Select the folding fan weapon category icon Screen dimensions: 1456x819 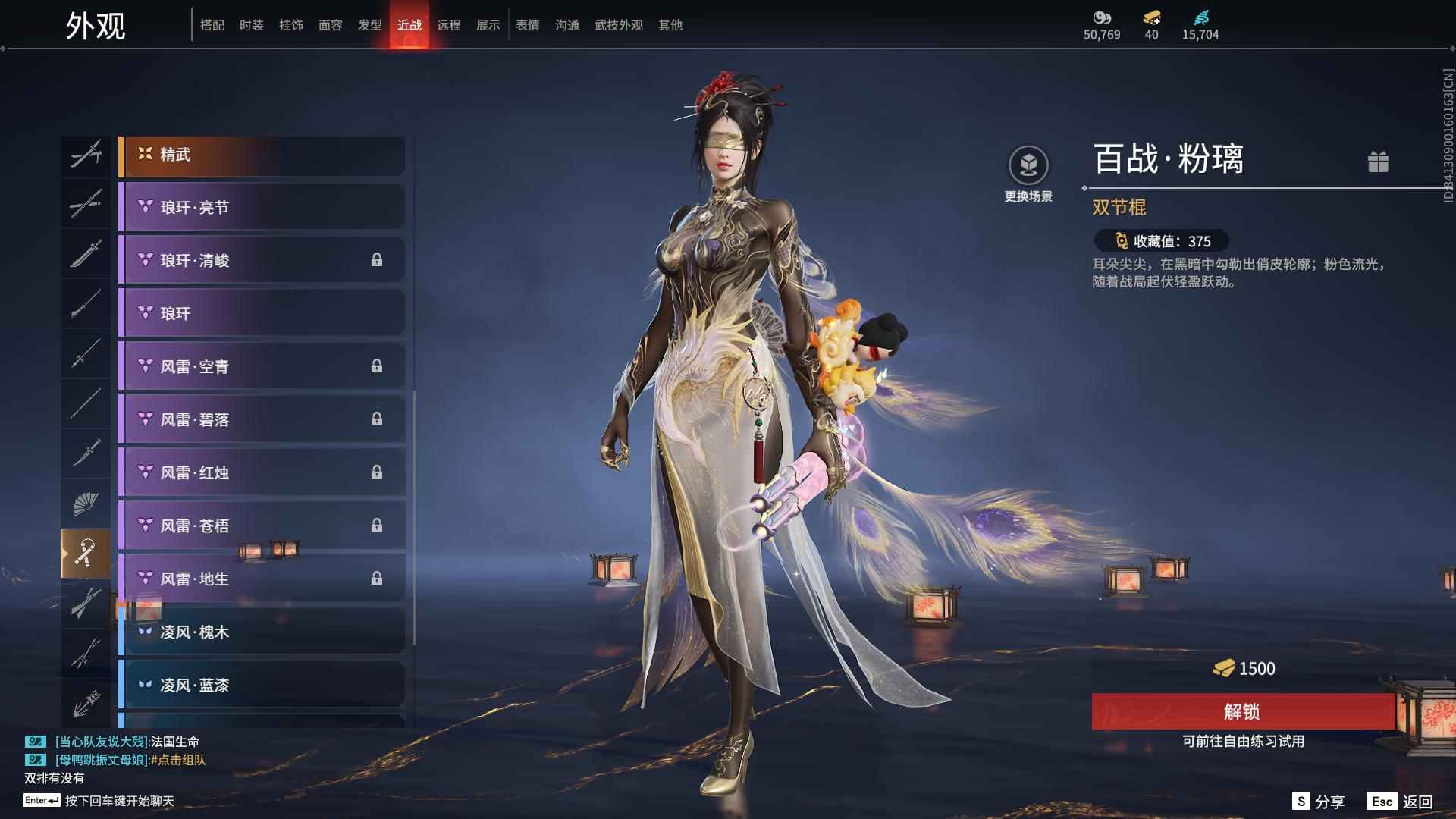(86, 502)
